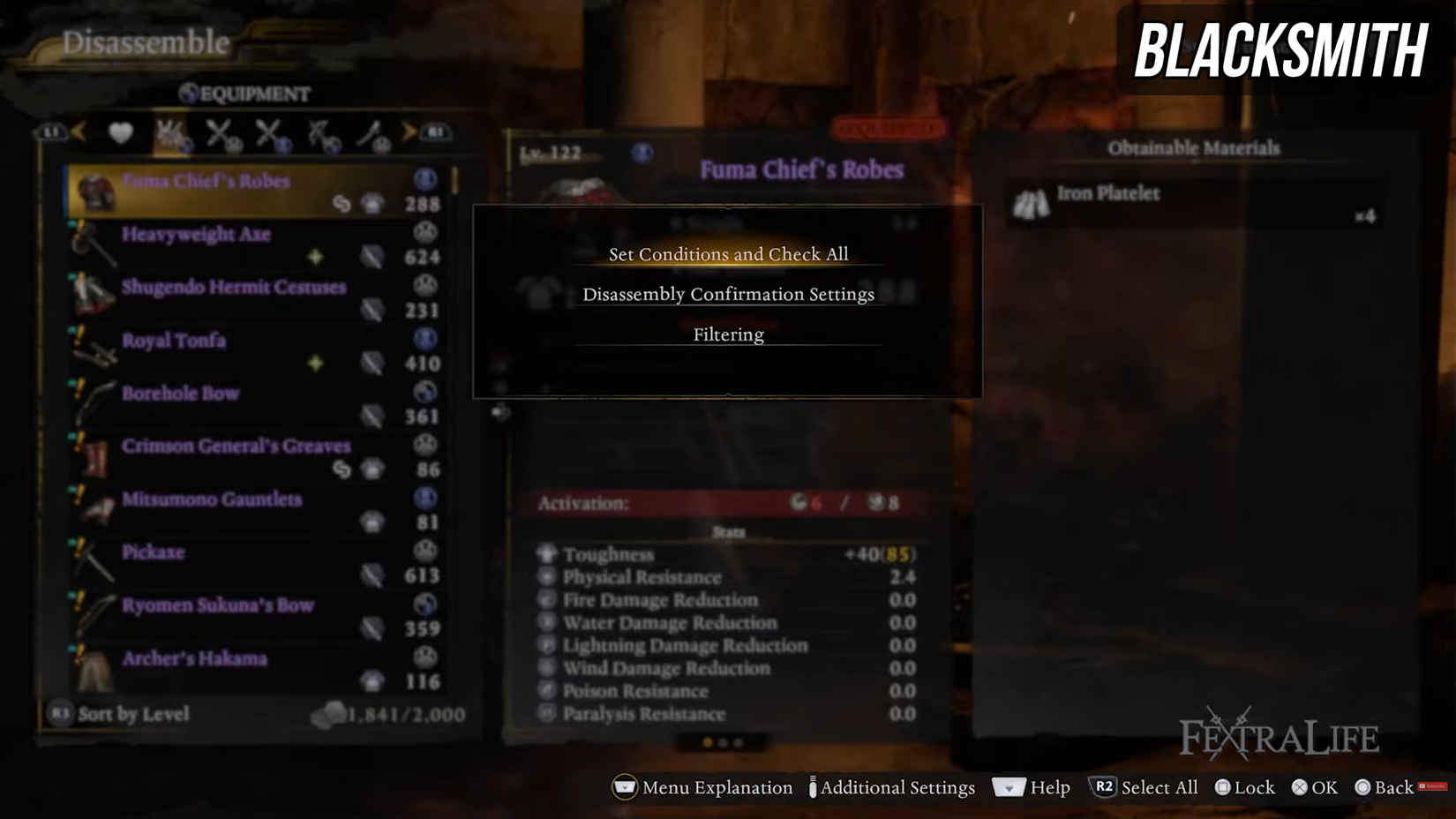Enable Select All with R2
Screen dimensions: 1456x819
[x=1106, y=787]
